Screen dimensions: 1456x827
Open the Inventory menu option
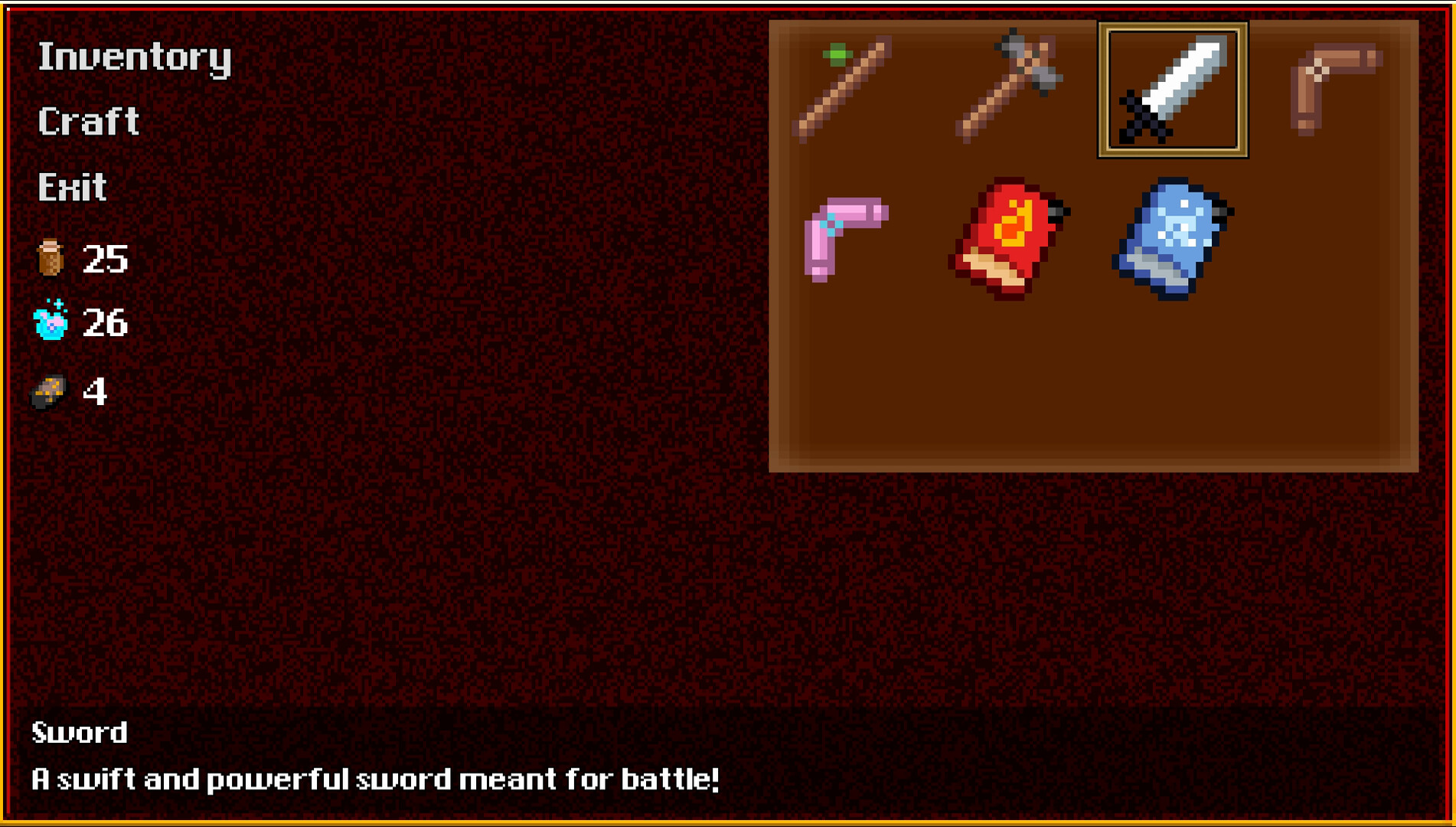click(134, 57)
